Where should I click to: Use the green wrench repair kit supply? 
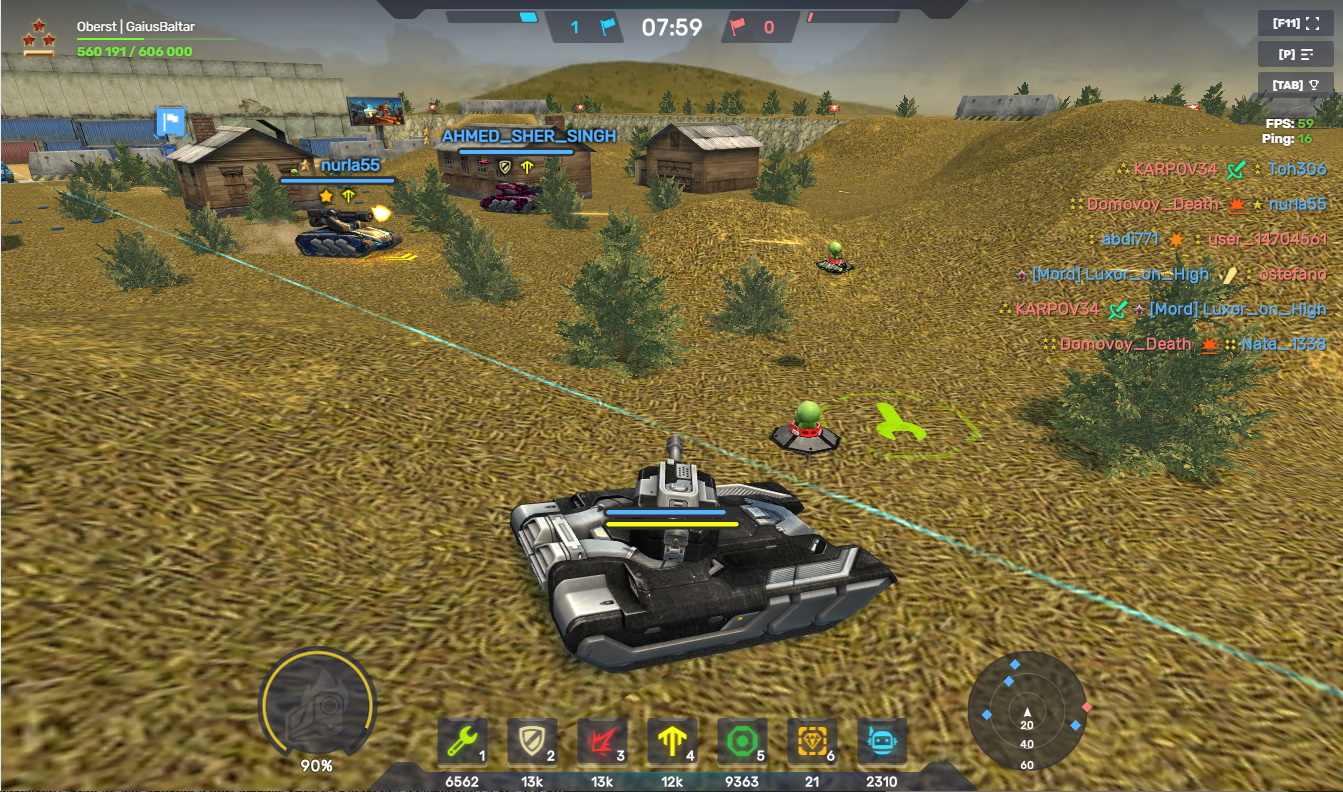[x=462, y=742]
